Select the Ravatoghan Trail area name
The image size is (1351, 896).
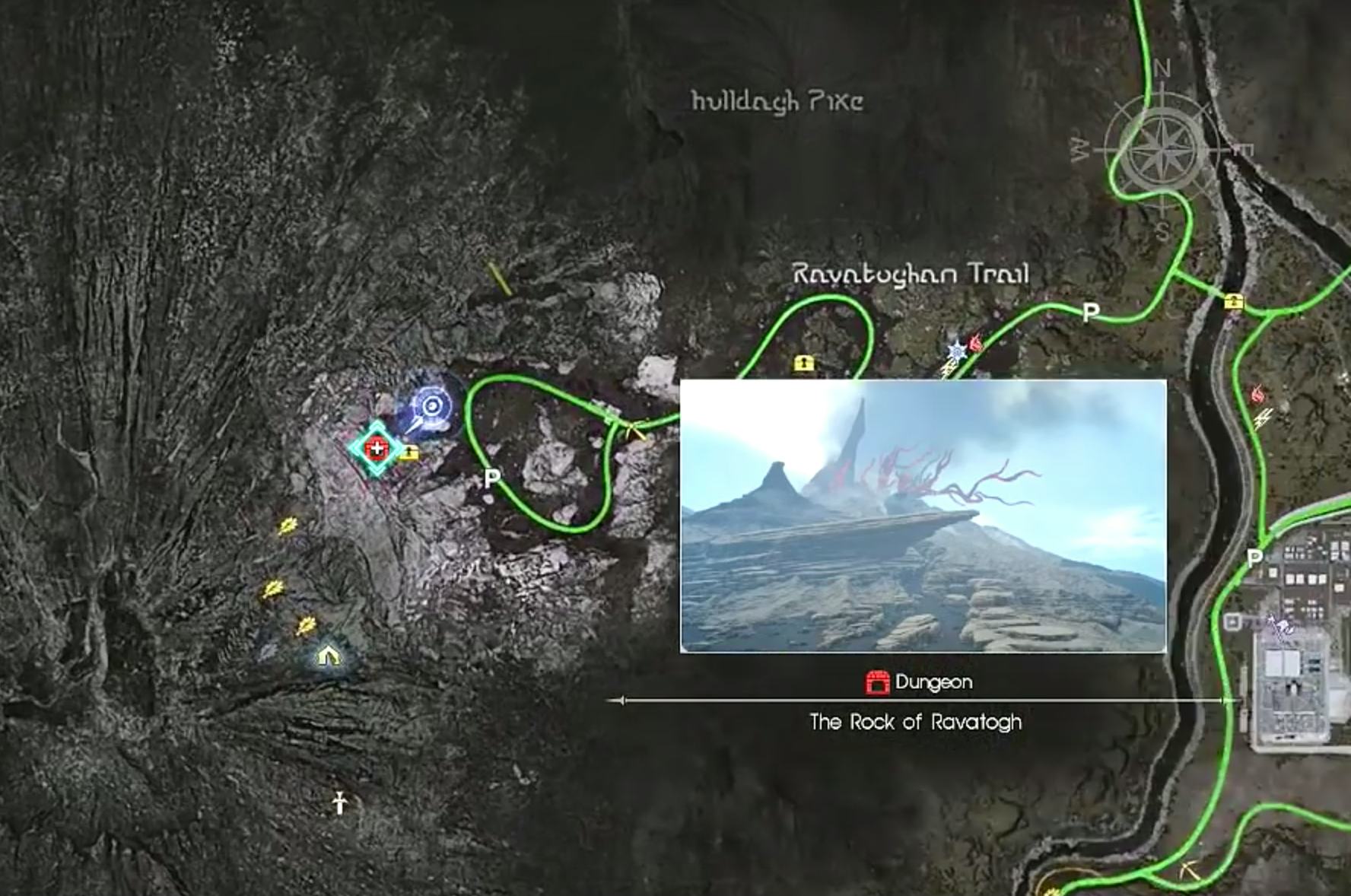click(911, 272)
